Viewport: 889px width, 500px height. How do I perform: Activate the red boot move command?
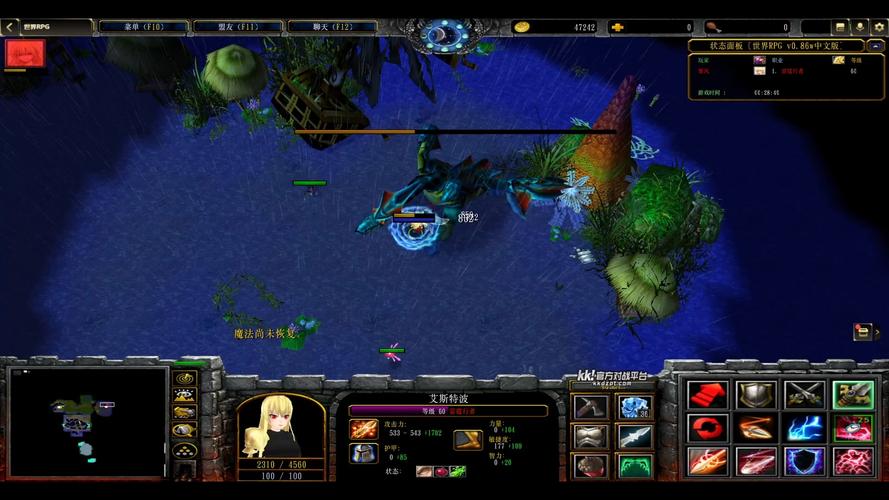tap(707, 395)
